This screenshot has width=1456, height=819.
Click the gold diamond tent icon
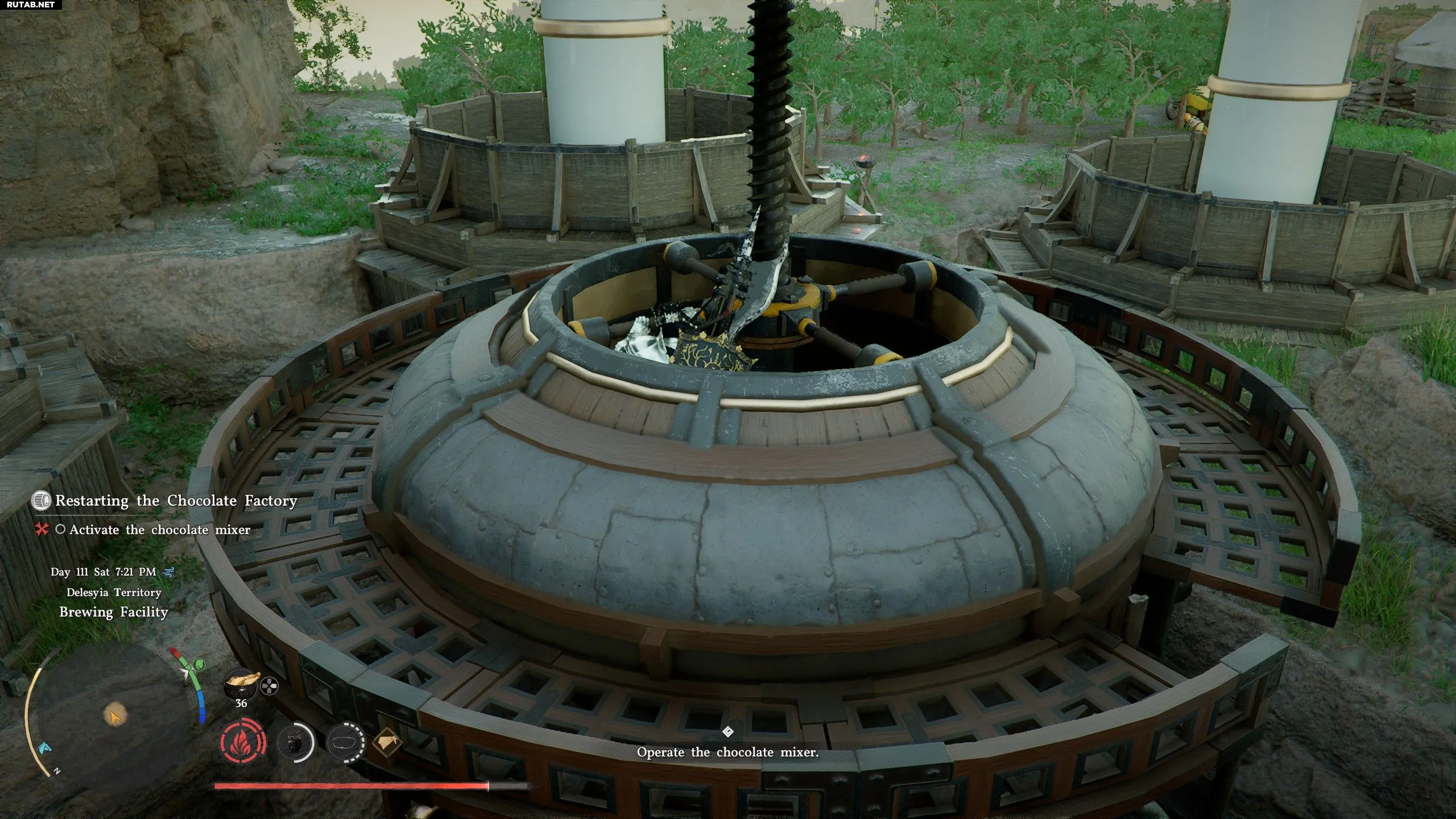point(387,742)
